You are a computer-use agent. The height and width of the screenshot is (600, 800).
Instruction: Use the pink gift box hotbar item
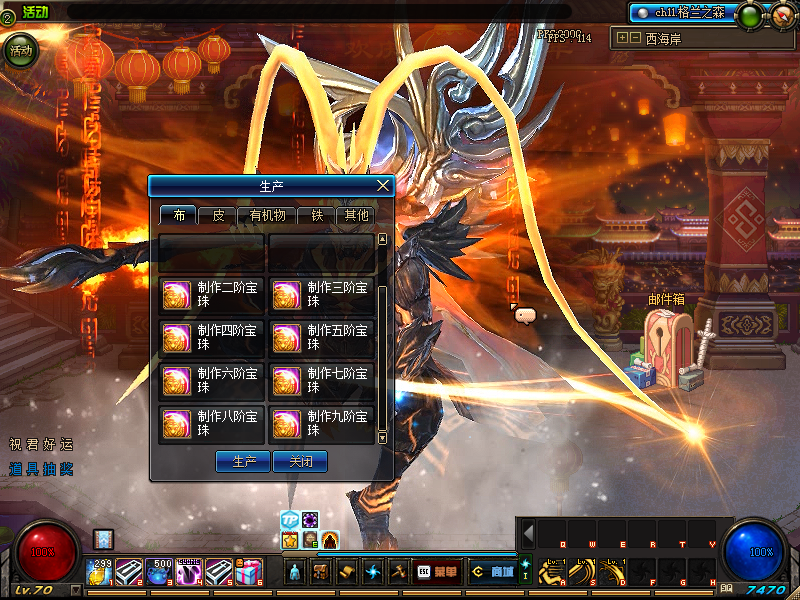tap(250, 572)
